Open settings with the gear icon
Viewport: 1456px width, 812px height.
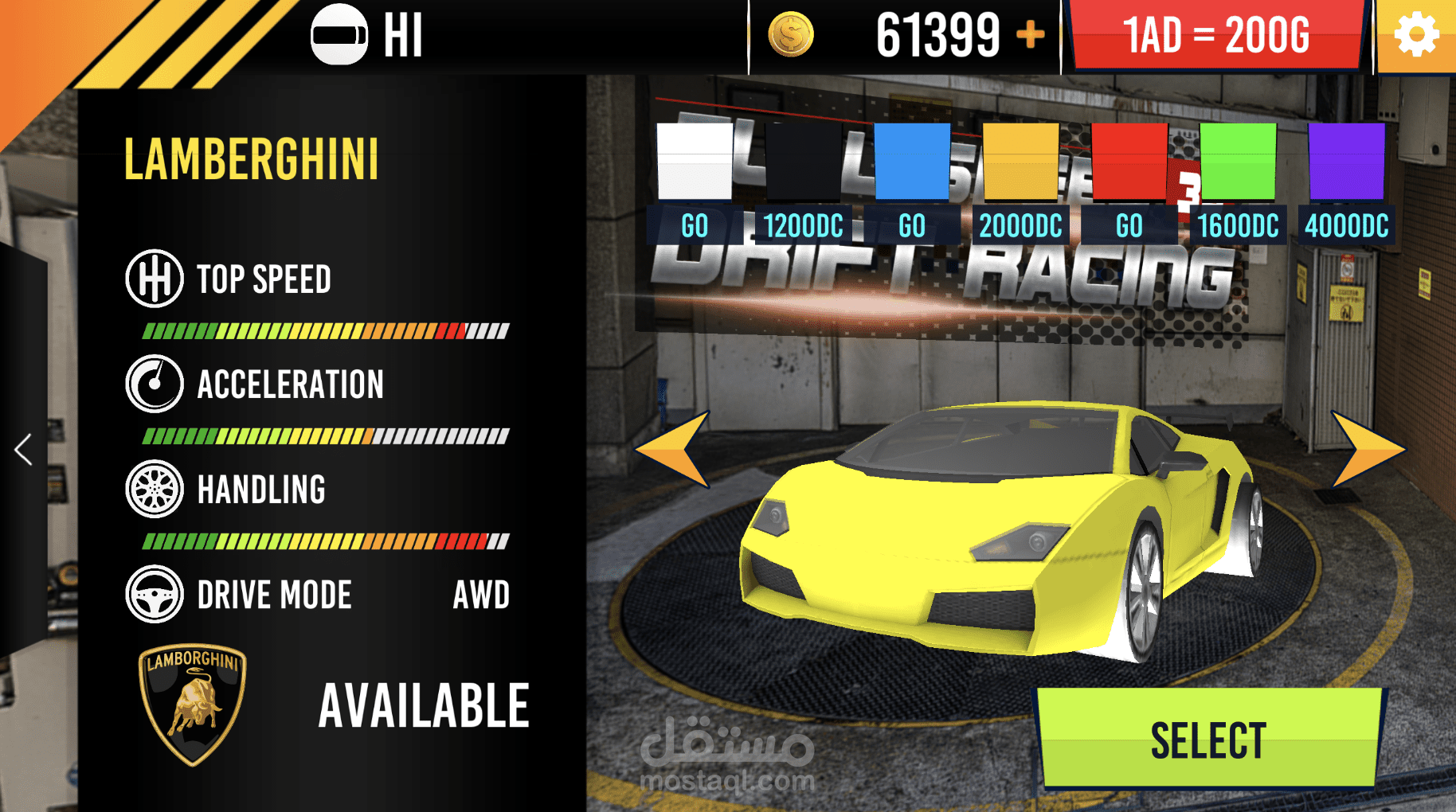pos(1416,36)
